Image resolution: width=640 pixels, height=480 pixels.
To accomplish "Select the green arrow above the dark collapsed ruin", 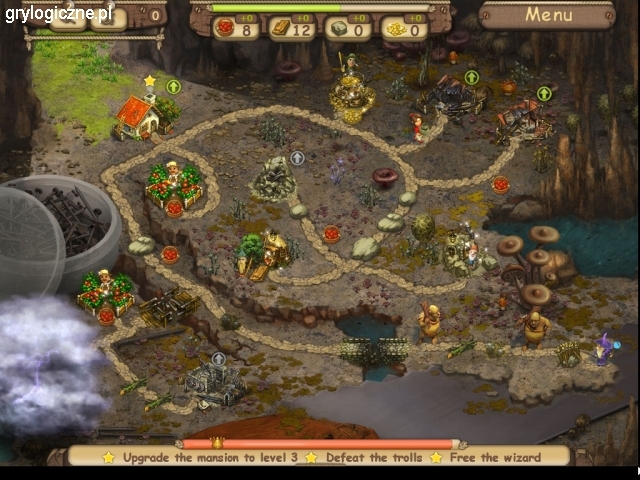I will 472,77.
